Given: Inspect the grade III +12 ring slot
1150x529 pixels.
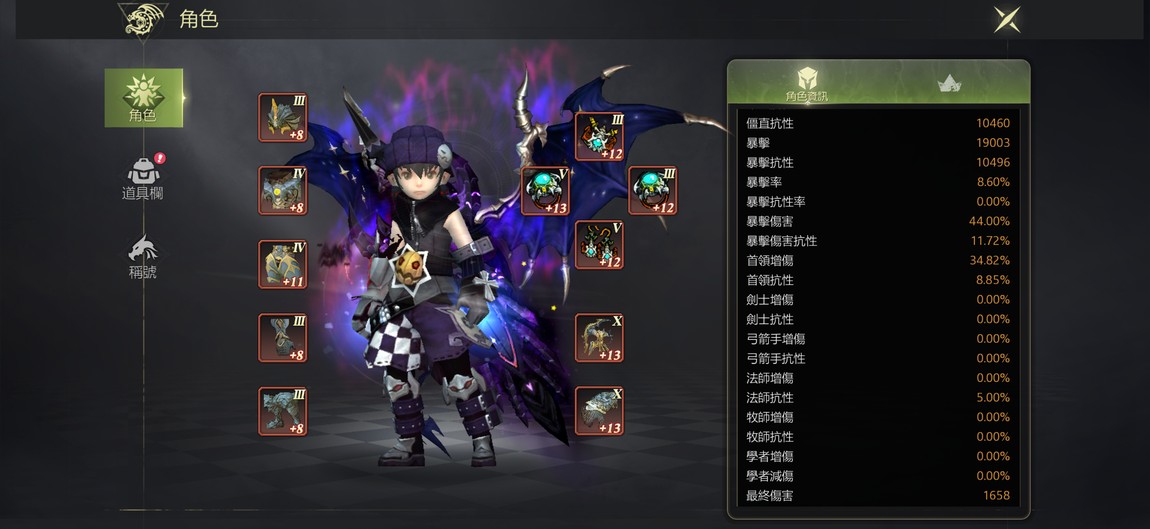Looking at the screenshot, I should 652,191.
